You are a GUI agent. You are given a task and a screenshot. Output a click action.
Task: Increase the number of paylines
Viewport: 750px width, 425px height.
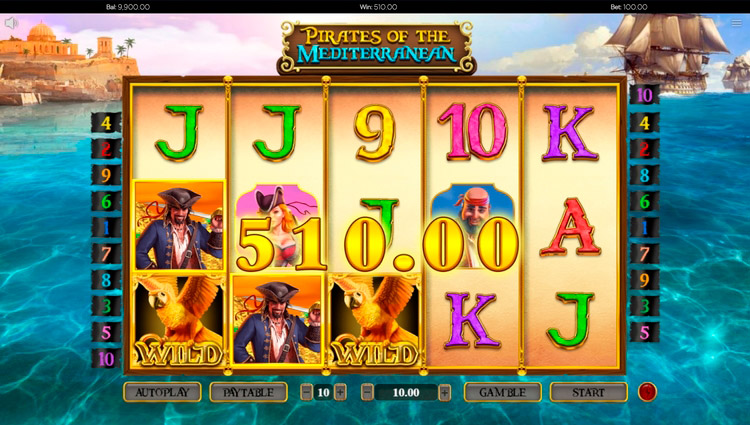340,392
